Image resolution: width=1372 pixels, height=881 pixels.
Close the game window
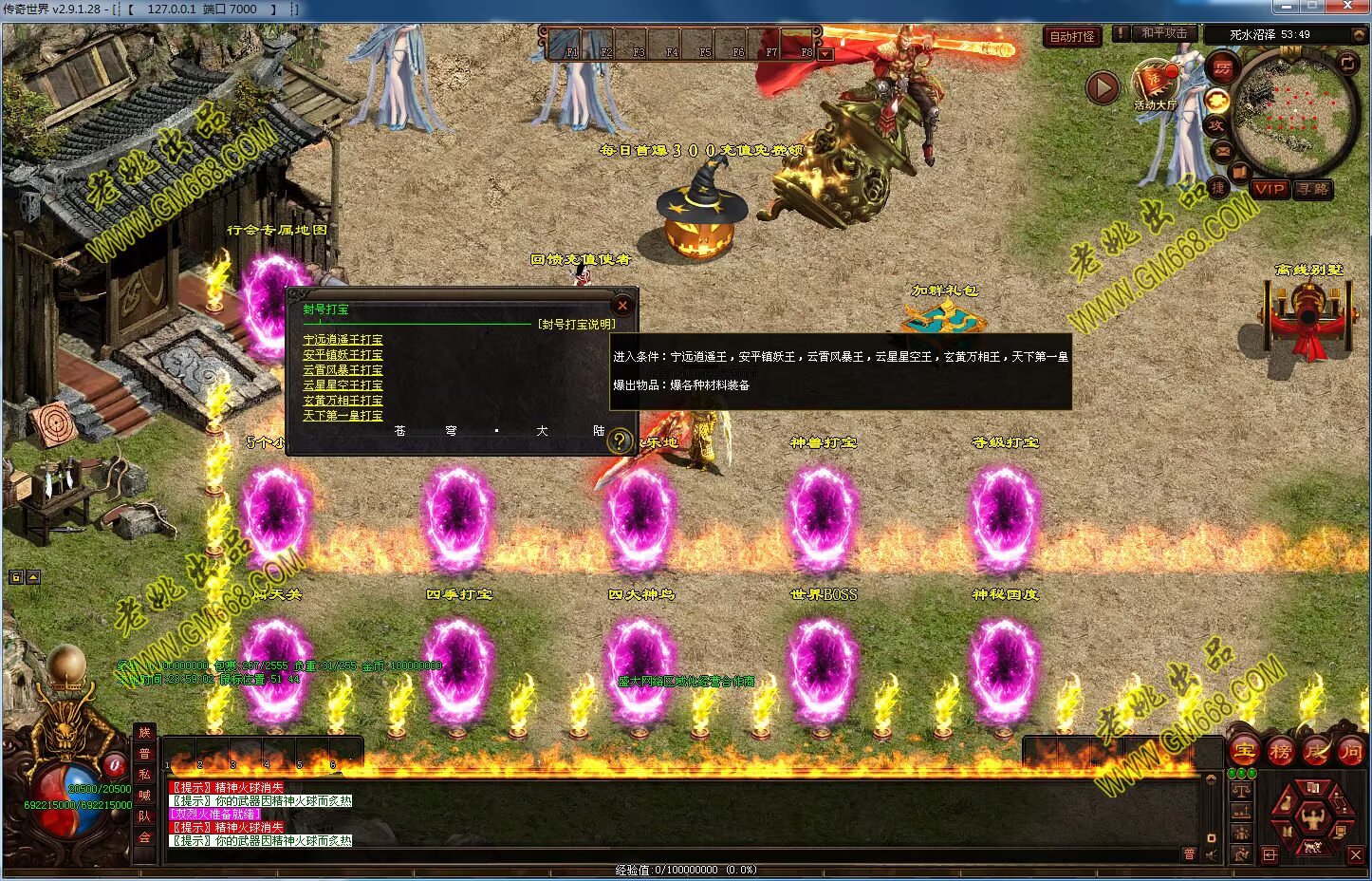point(1351,7)
